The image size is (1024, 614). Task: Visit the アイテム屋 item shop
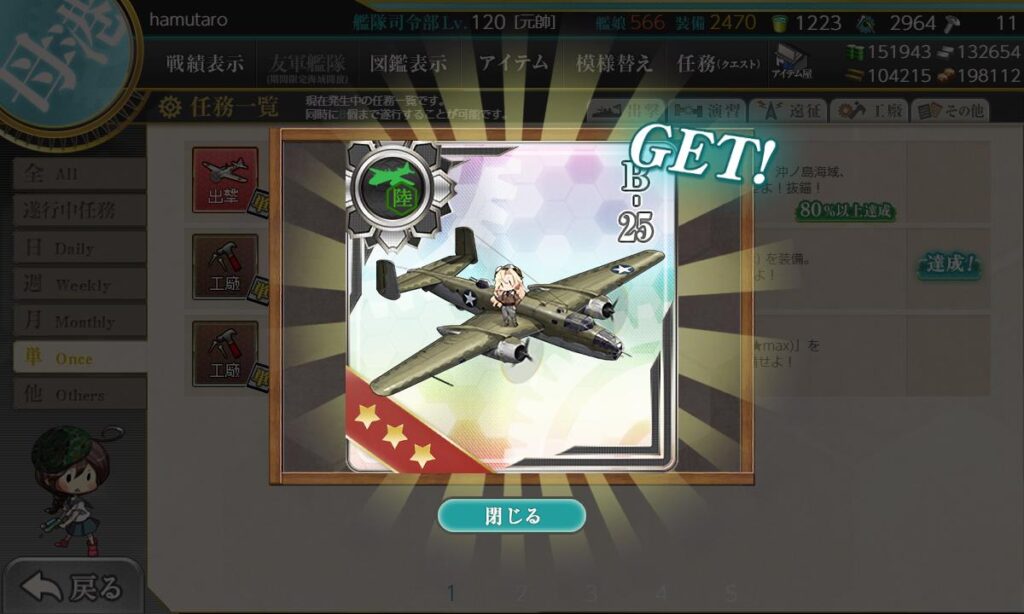point(793,61)
